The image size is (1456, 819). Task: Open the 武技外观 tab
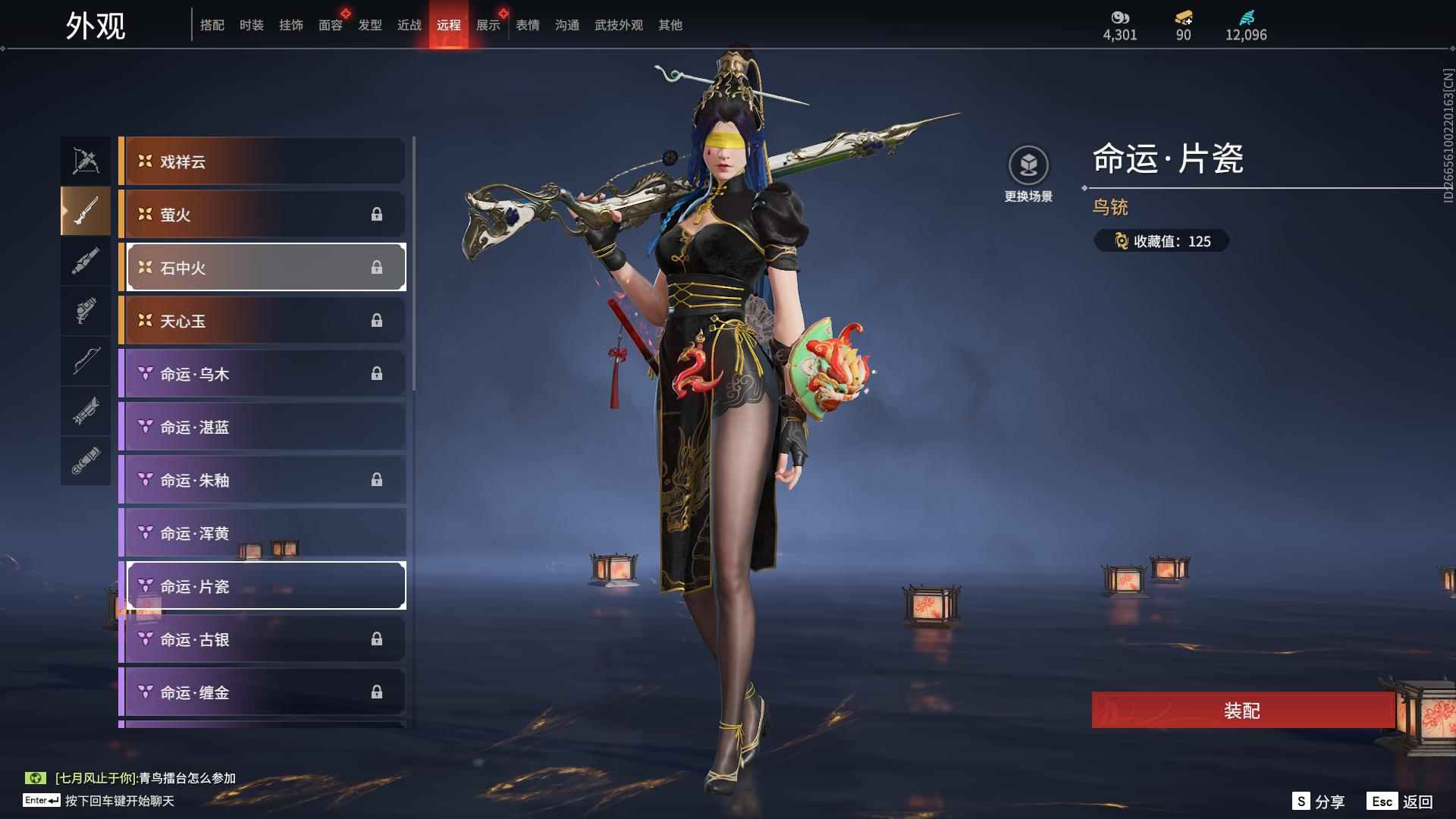(618, 25)
